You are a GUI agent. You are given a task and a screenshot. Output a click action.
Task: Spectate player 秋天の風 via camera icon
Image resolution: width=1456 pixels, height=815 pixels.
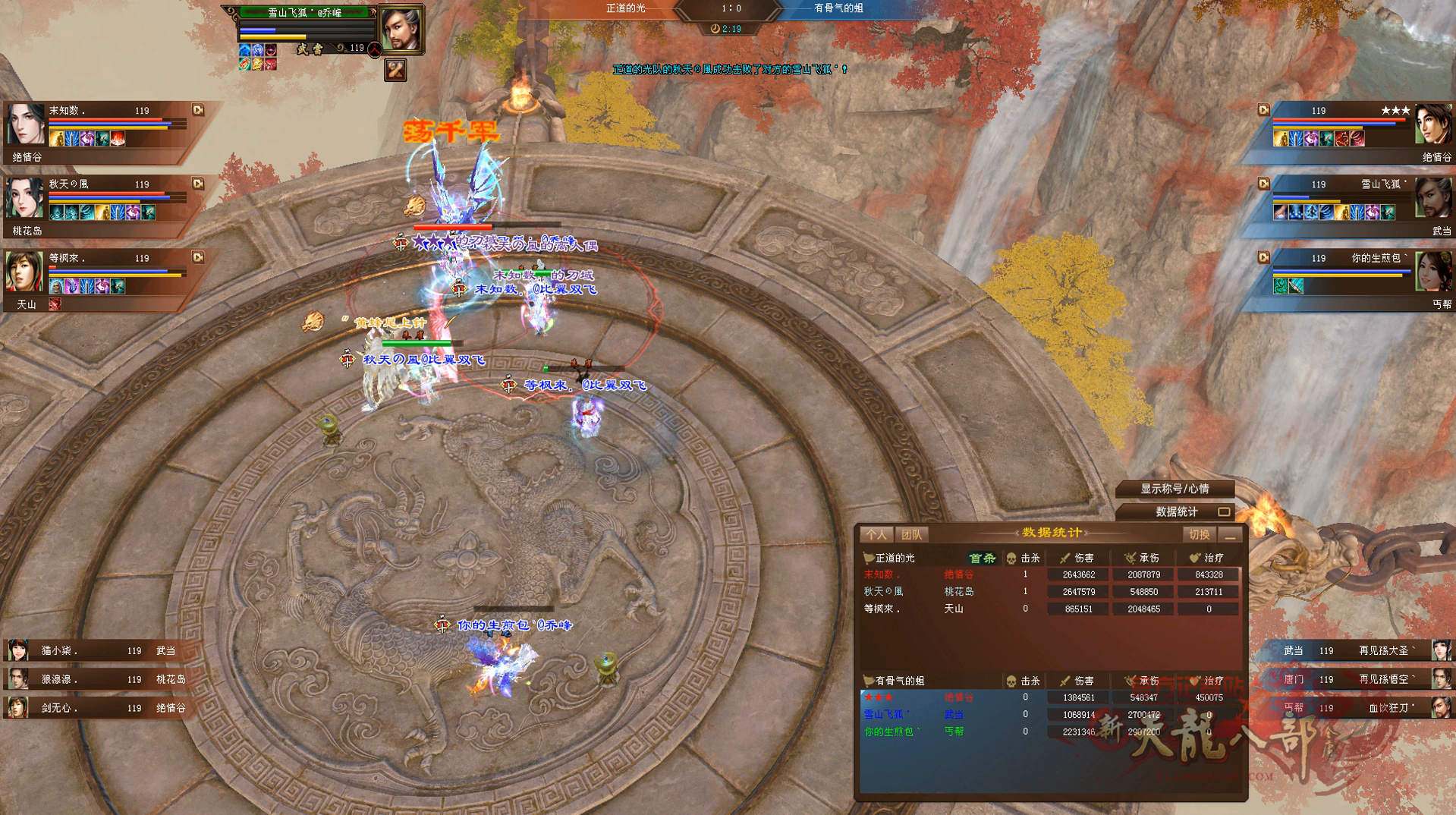(x=198, y=184)
